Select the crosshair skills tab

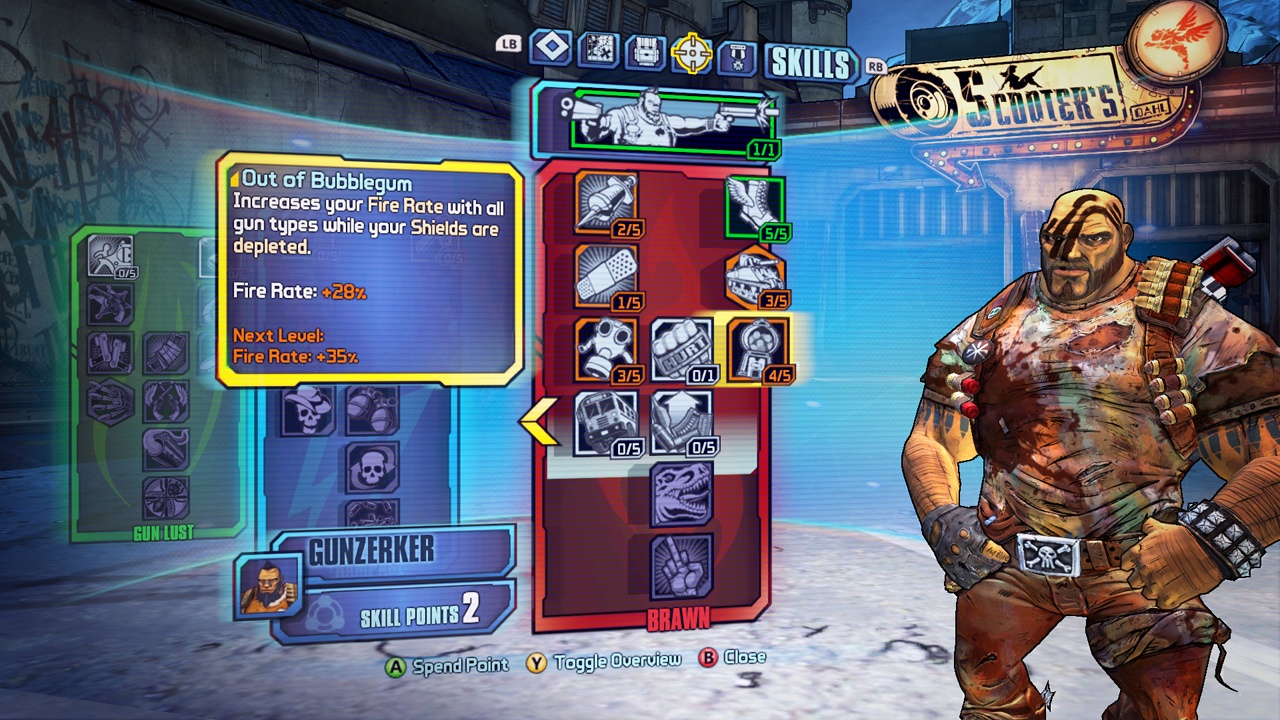(x=691, y=53)
